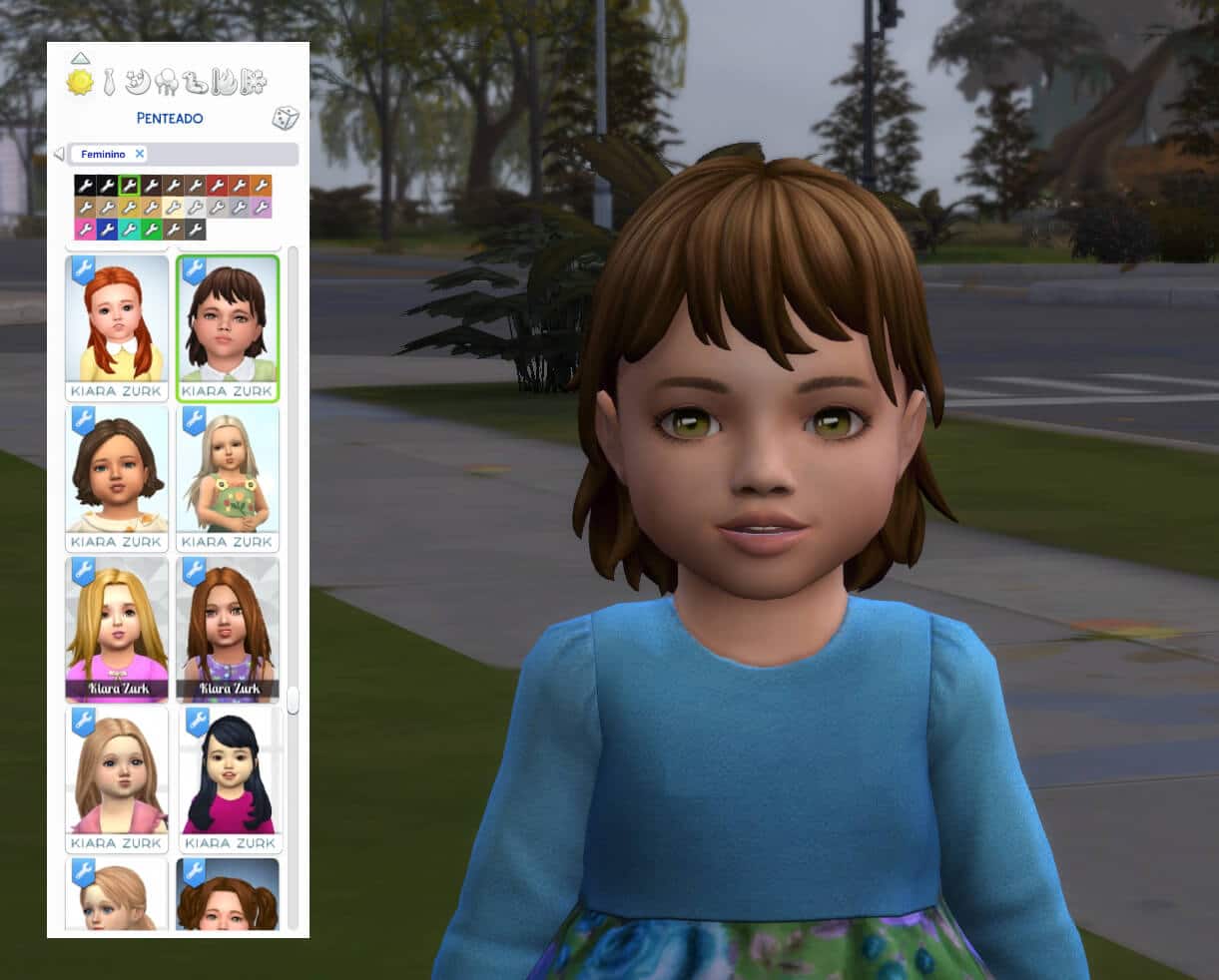Pick the long black hair thumbnail
Screen dimensions: 1219x980
click(x=229, y=771)
